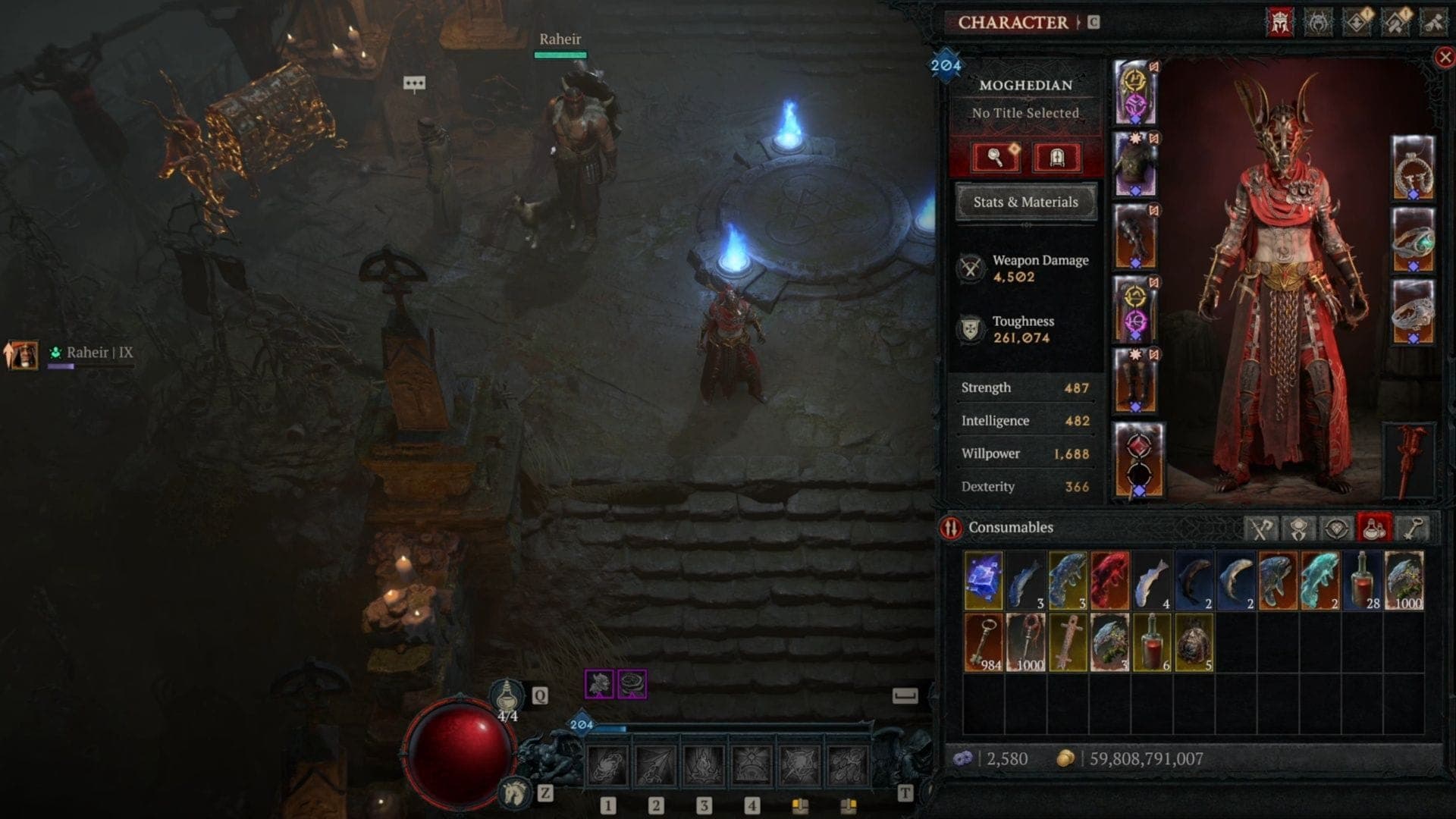Open the quest icon with notification marker

click(x=1357, y=20)
